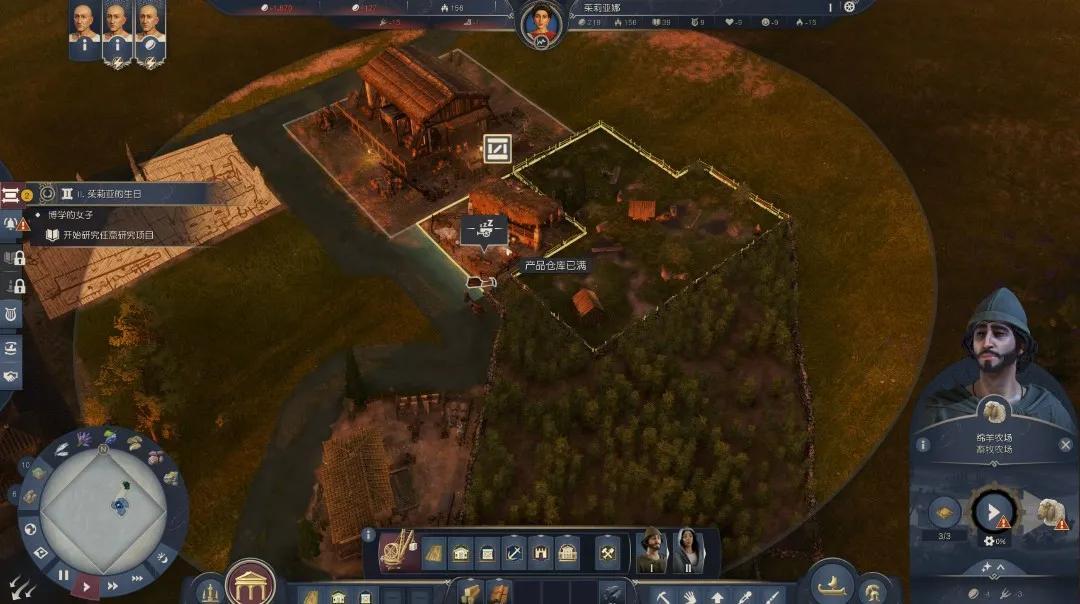This screenshot has width=1080, height=604.
Task: Toggle sheep farm production pause button
Action: (x=993, y=513)
